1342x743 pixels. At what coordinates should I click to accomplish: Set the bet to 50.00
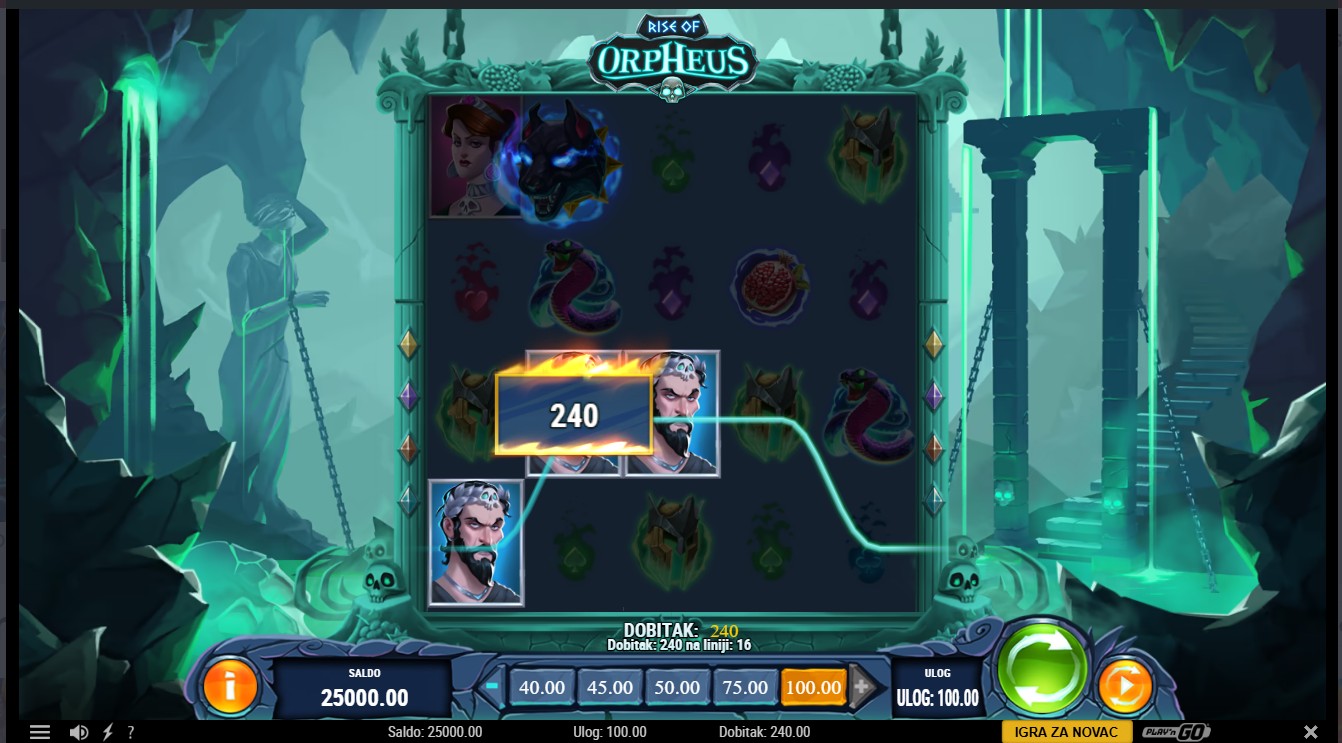[x=677, y=687]
